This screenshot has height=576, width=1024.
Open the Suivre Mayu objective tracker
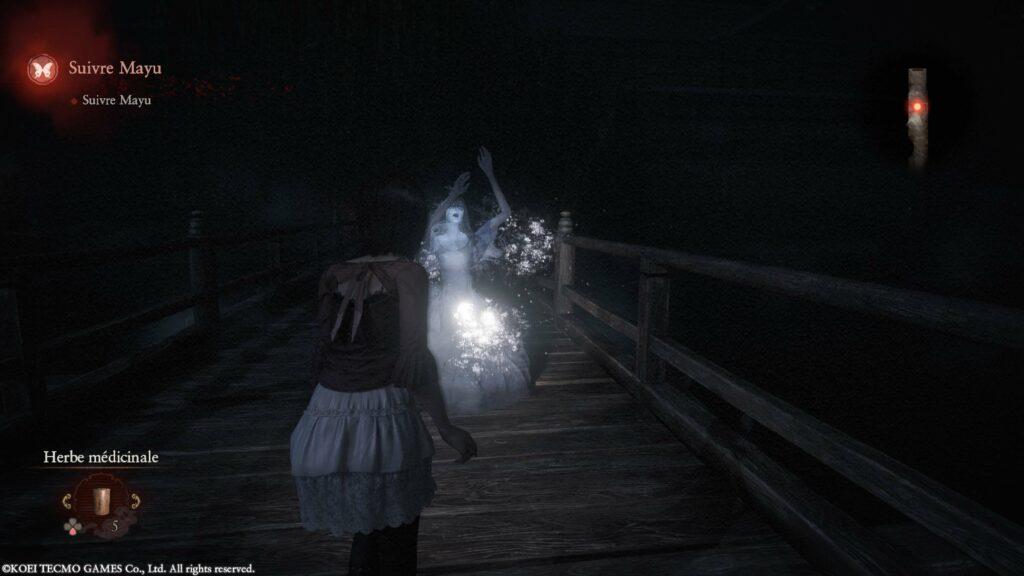pyautogui.click(x=114, y=69)
